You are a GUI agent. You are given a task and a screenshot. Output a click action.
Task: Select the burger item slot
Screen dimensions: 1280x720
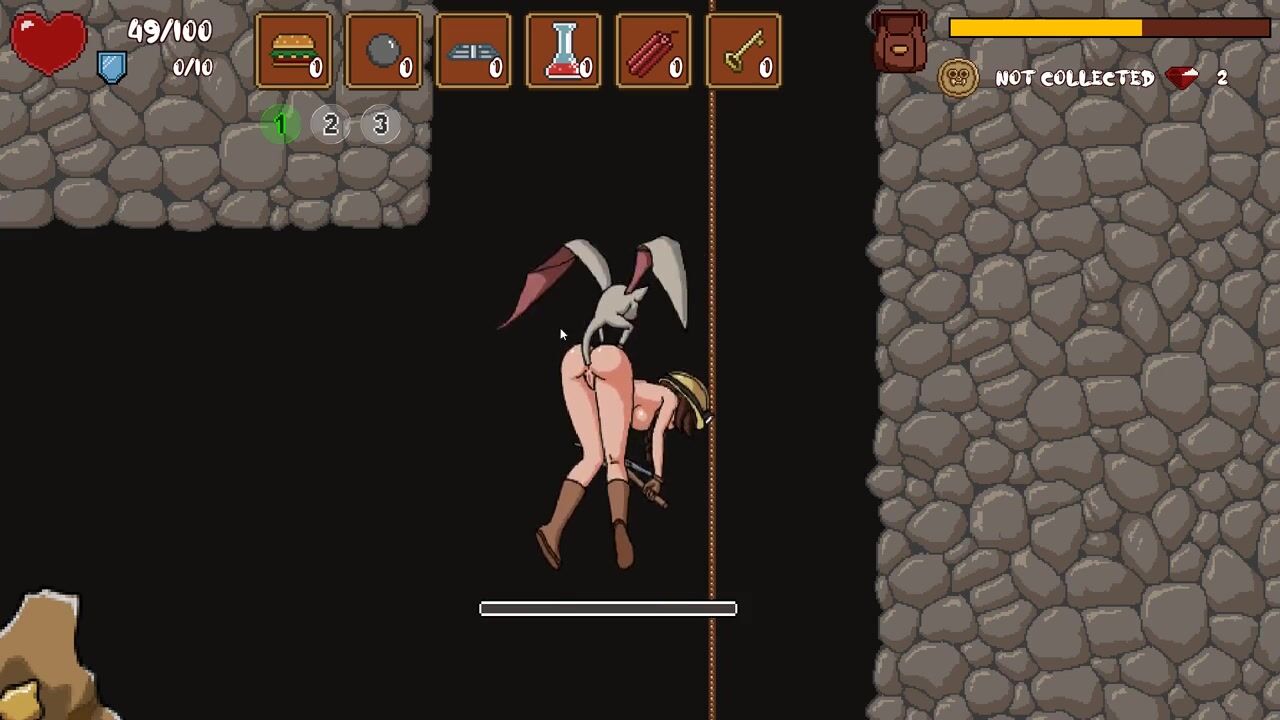[x=293, y=50]
